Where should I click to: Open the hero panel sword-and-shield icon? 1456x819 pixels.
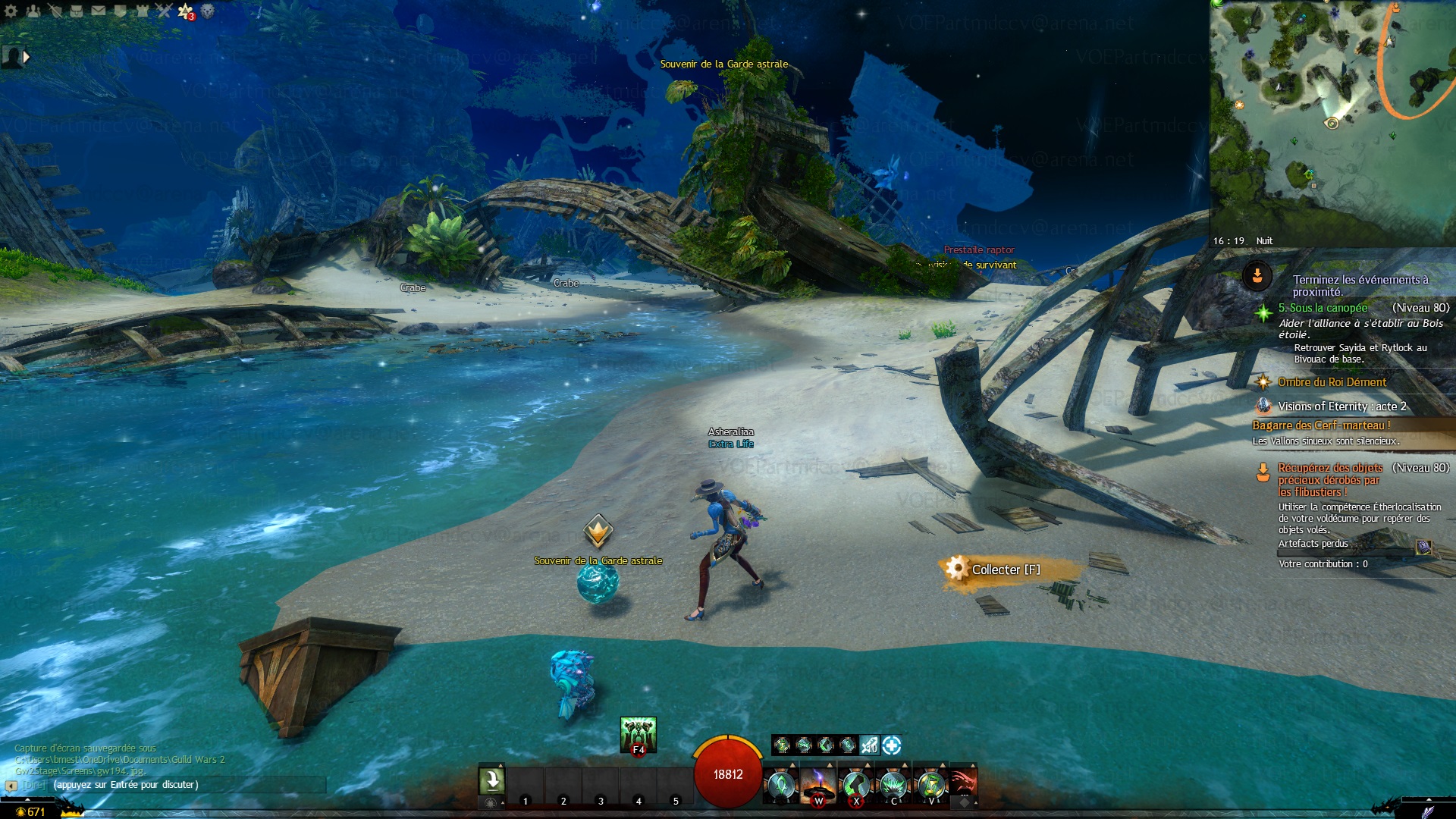coord(55,11)
